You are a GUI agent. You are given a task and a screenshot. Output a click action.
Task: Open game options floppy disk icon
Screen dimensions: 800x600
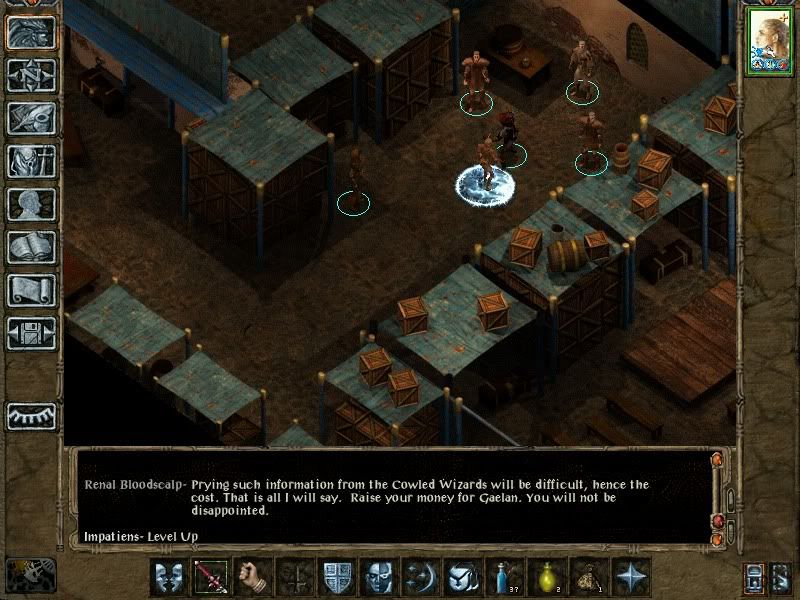coord(31,333)
